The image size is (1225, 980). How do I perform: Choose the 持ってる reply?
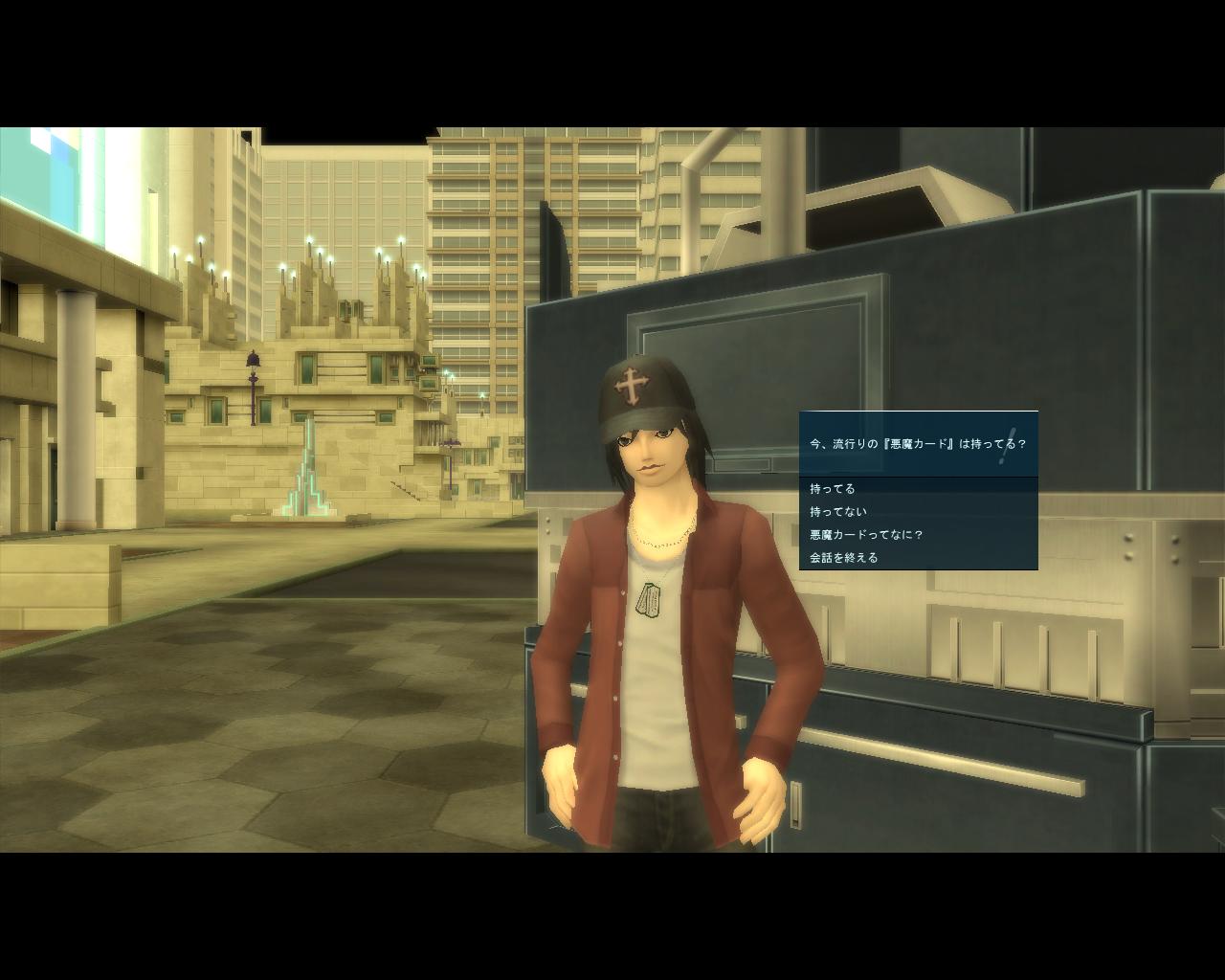(833, 489)
